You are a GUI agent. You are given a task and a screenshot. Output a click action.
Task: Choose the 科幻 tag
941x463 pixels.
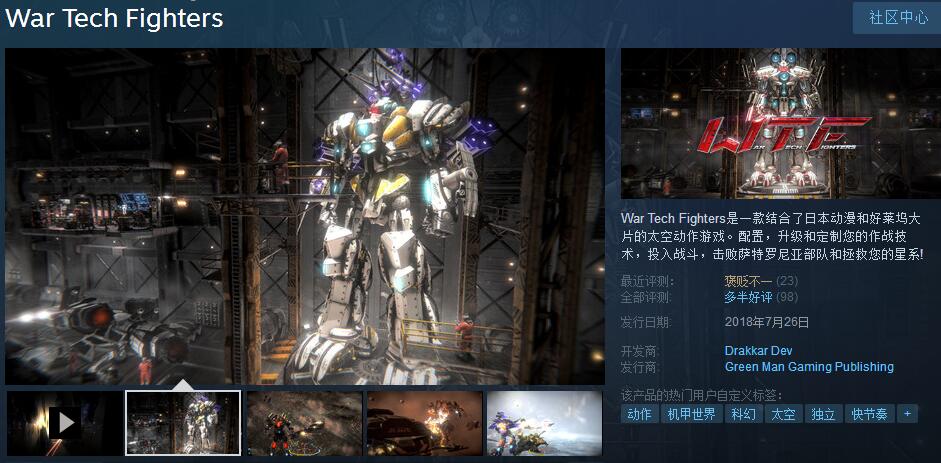743,414
